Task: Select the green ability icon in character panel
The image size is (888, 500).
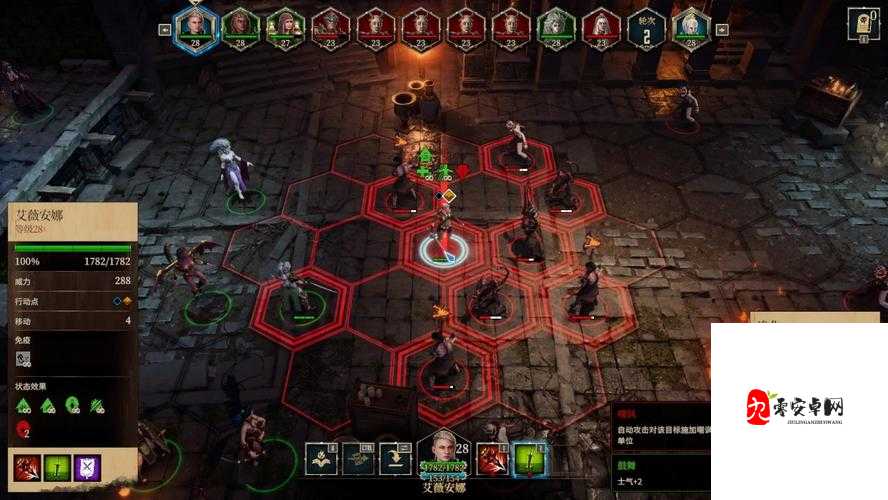Action: point(56,466)
